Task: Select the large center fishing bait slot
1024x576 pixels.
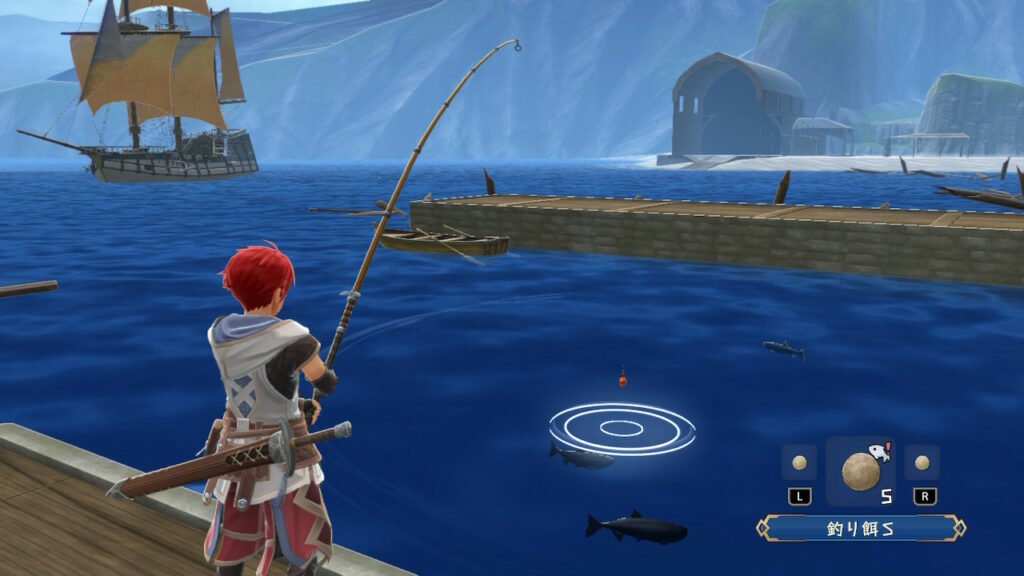Action: [861, 469]
